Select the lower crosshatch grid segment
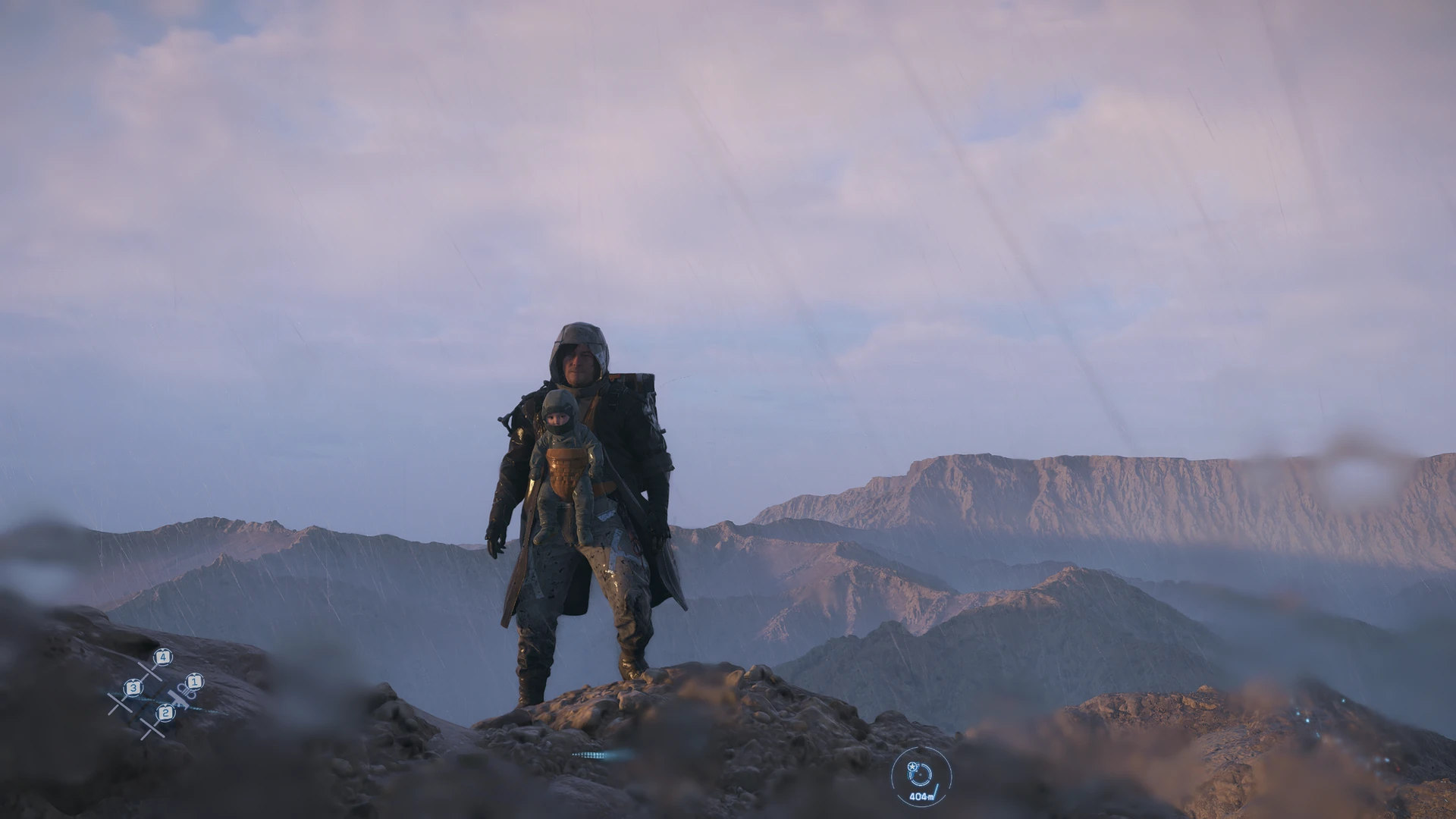 point(152,730)
